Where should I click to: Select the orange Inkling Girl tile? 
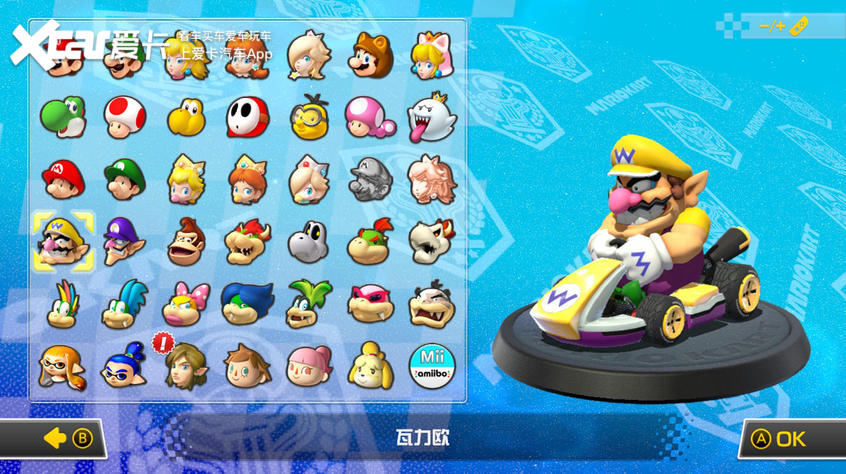(62, 367)
